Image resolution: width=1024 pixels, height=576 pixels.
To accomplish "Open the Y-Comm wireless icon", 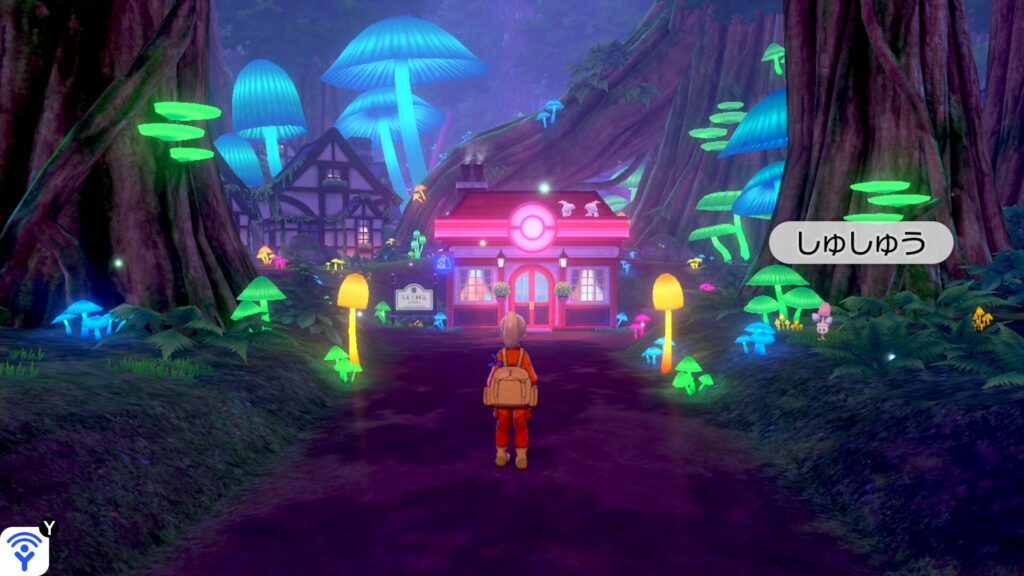I will point(22,550).
